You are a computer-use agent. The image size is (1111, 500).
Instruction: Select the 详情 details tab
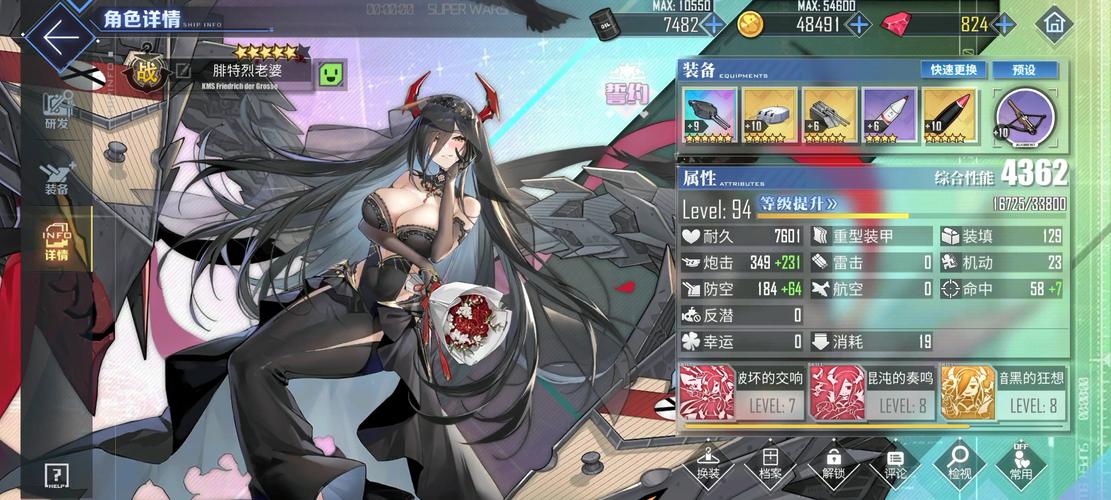click(x=56, y=242)
